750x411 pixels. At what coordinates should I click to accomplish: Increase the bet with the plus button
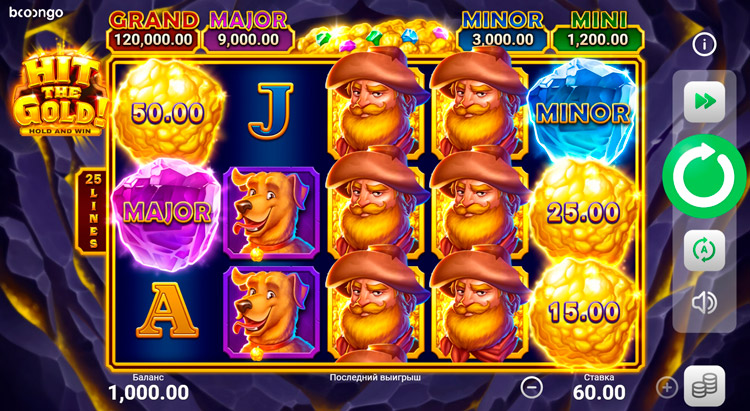(666, 387)
